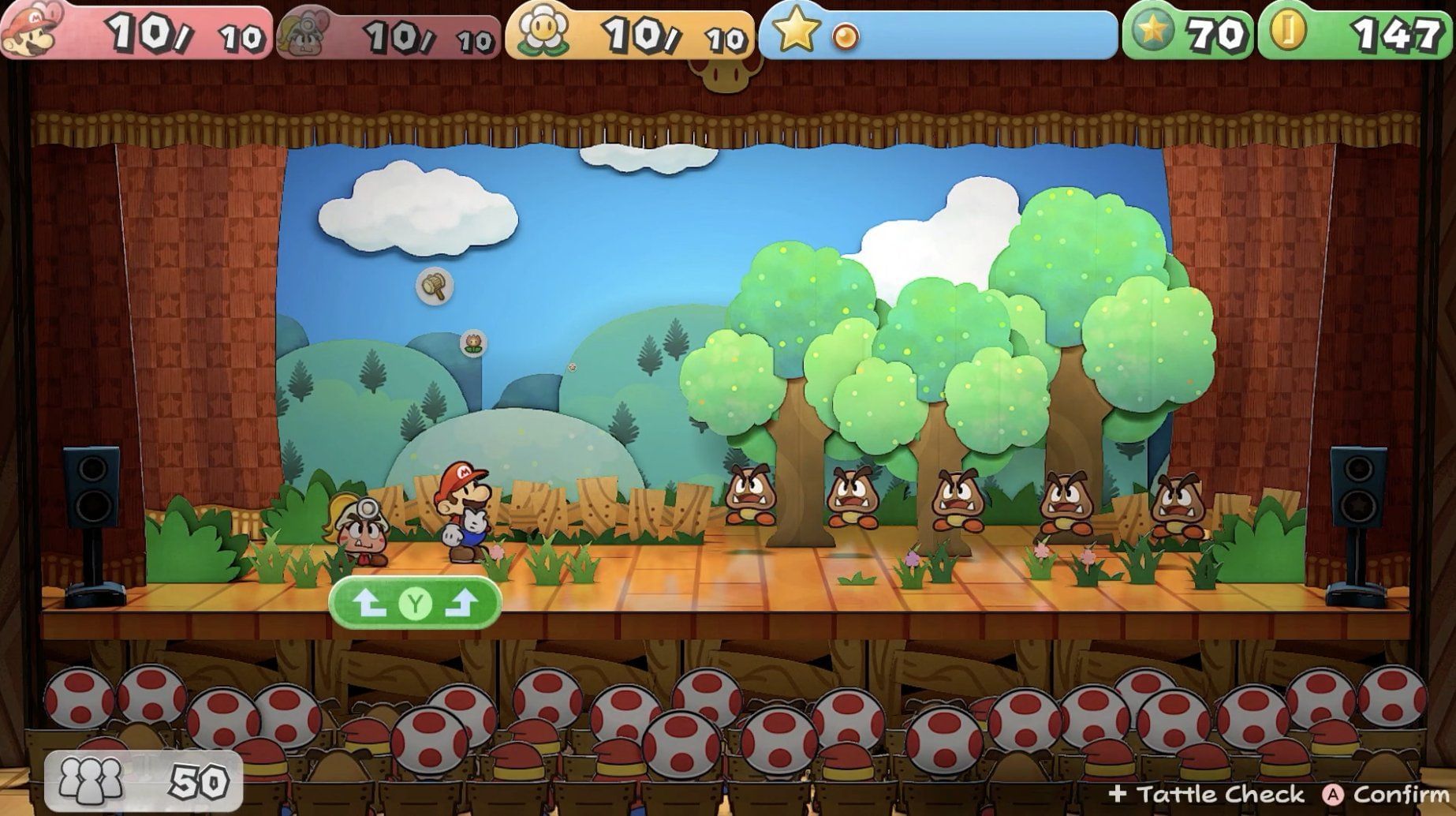The width and height of the screenshot is (1456, 816).
Task: Click Mario's portrait on the red HP bar
Action: pos(33,32)
